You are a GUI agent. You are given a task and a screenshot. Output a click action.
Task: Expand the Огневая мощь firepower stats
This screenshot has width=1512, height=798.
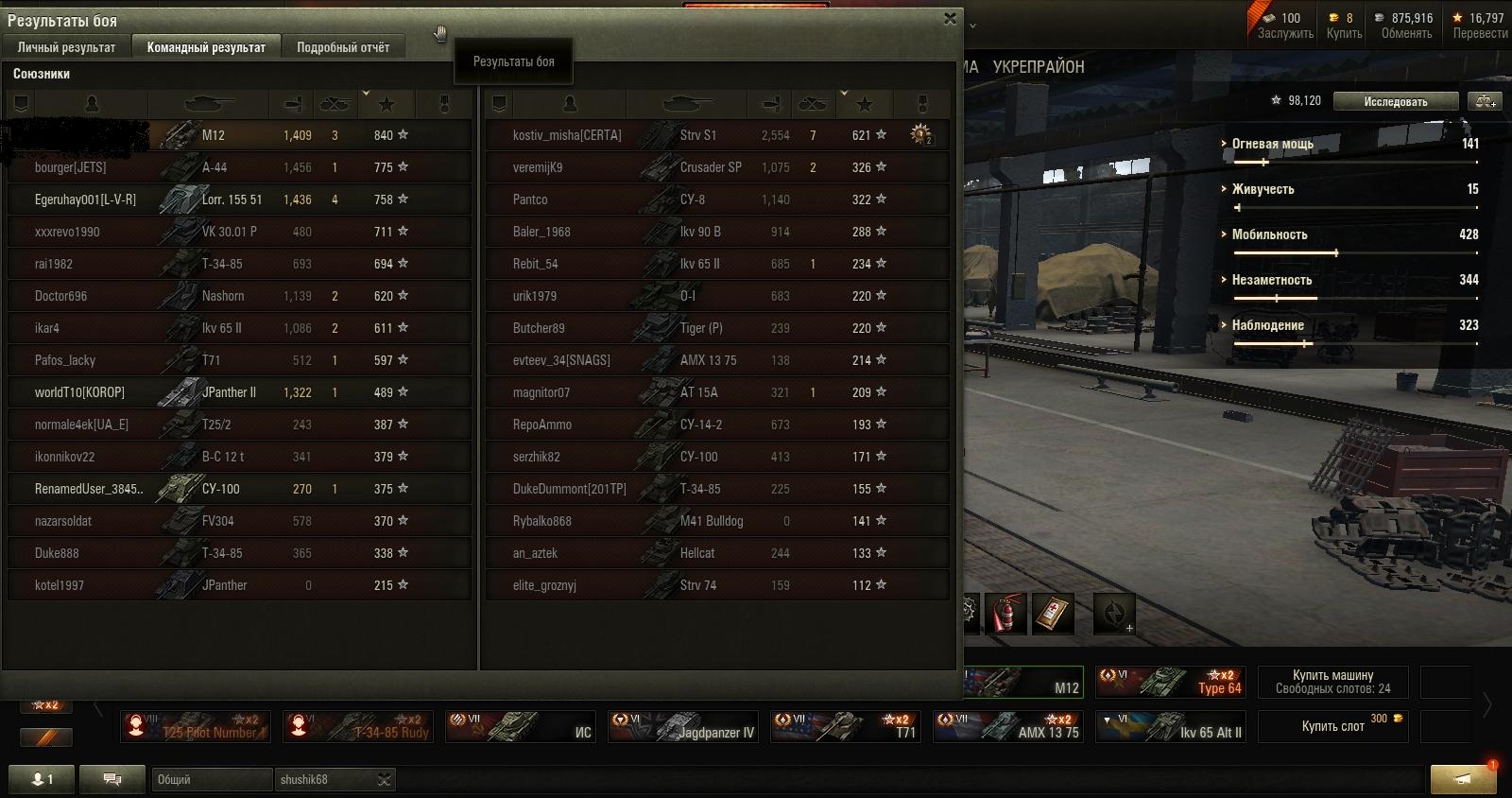tap(1271, 144)
